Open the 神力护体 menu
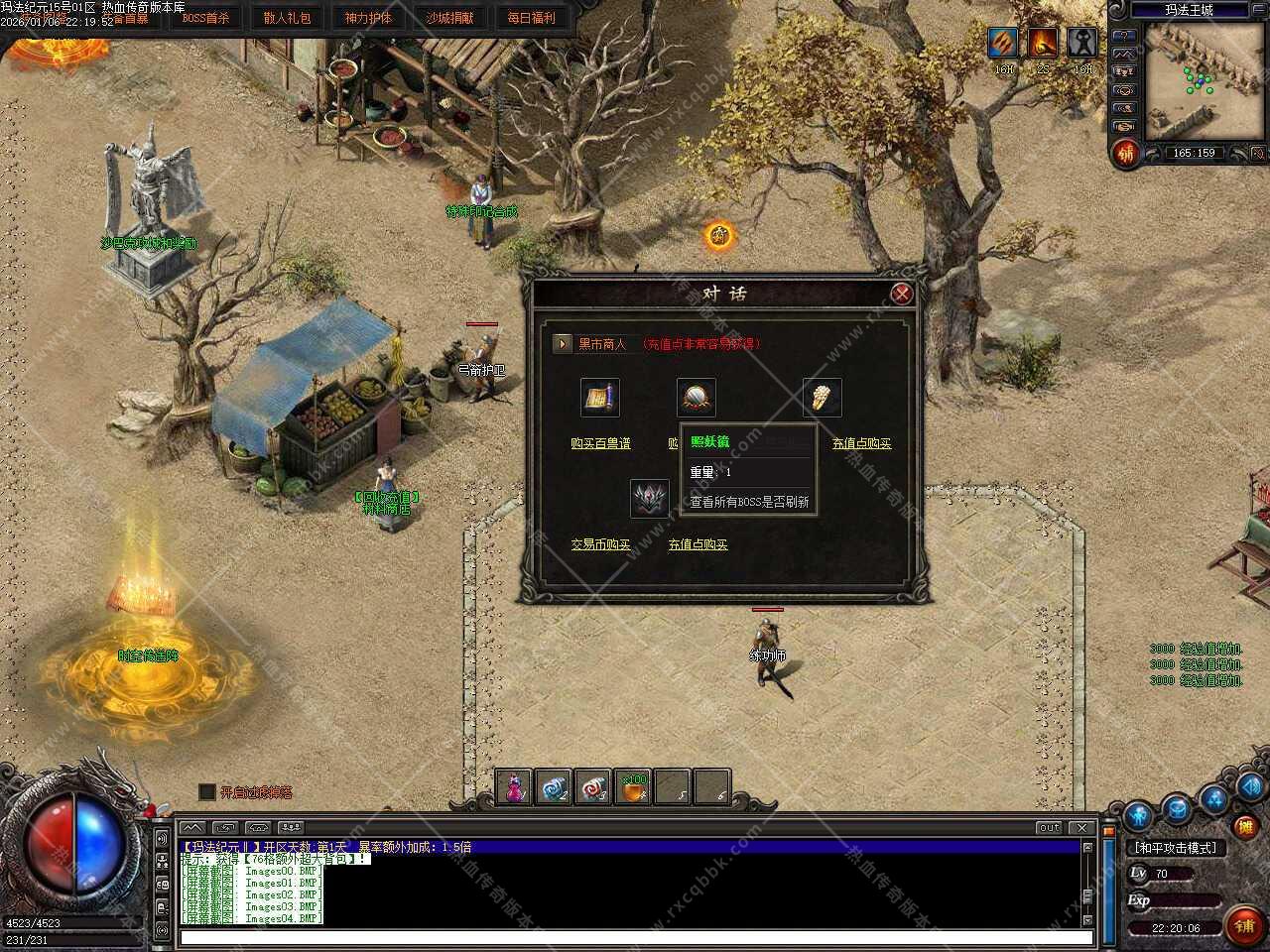The image size is (1270, 952). [368, 18]
